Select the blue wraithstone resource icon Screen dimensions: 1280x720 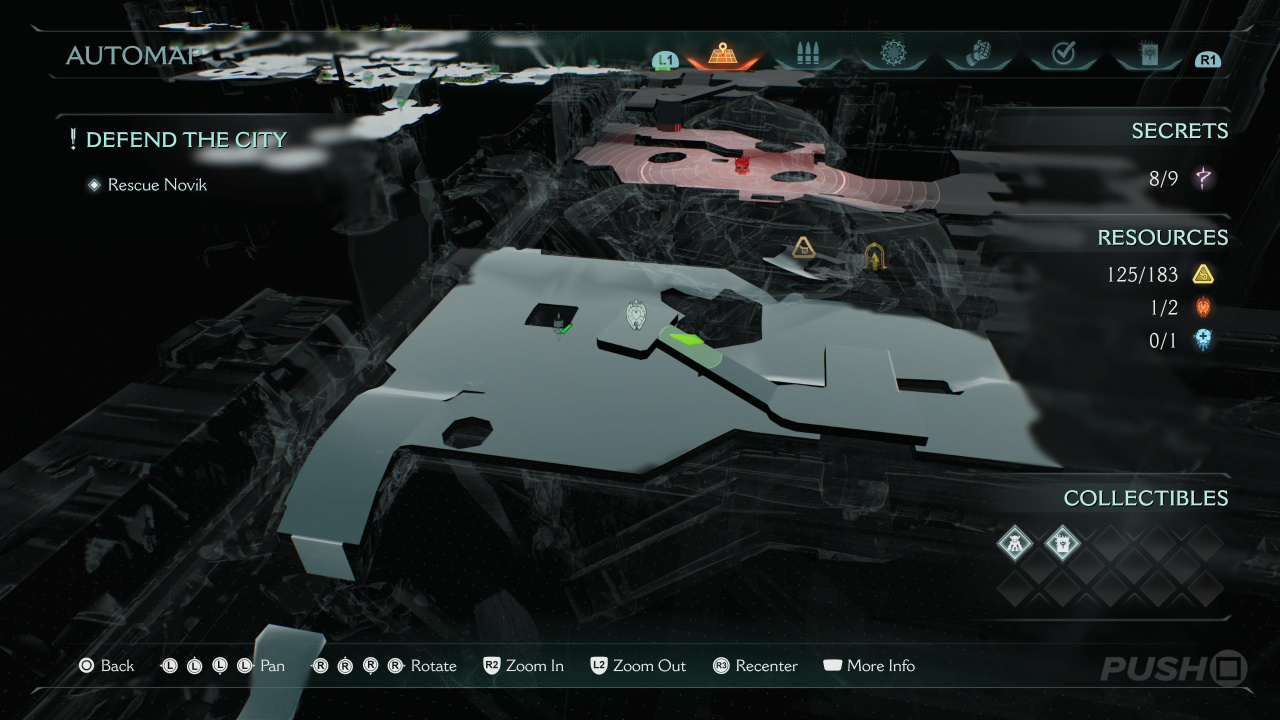point(1203,341)
